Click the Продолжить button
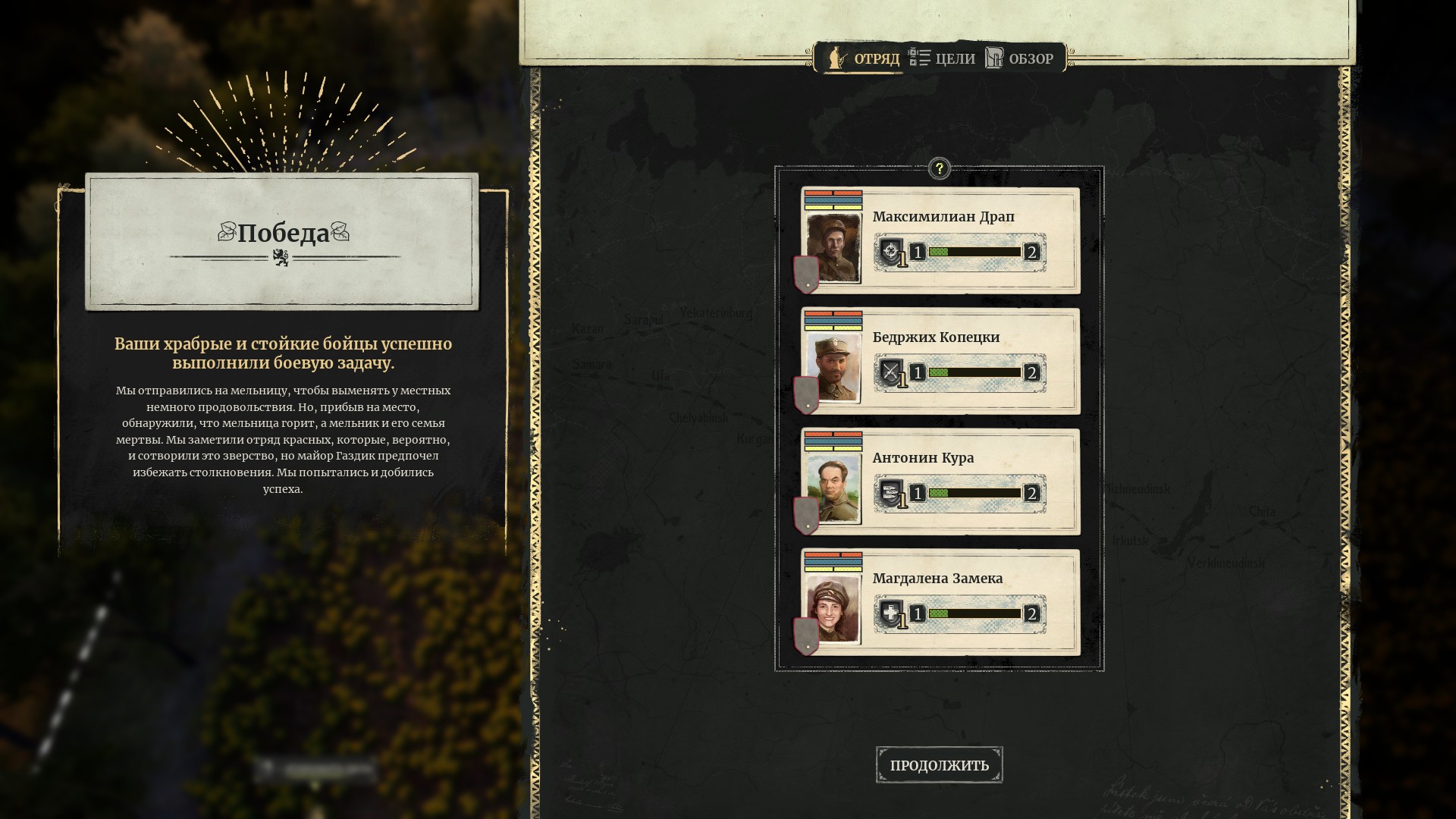The width and height of the screenshot is (1456, 819). coord(939,765)
